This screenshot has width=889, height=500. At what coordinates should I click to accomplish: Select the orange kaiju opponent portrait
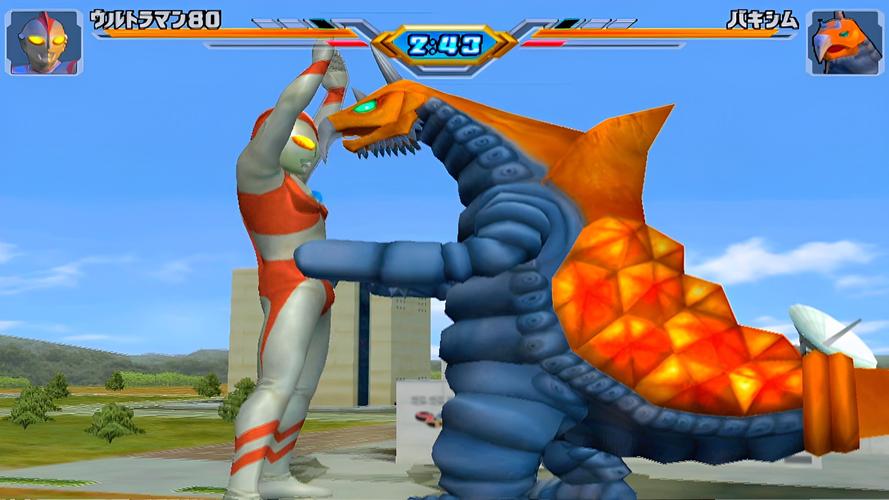coord(844,43)
